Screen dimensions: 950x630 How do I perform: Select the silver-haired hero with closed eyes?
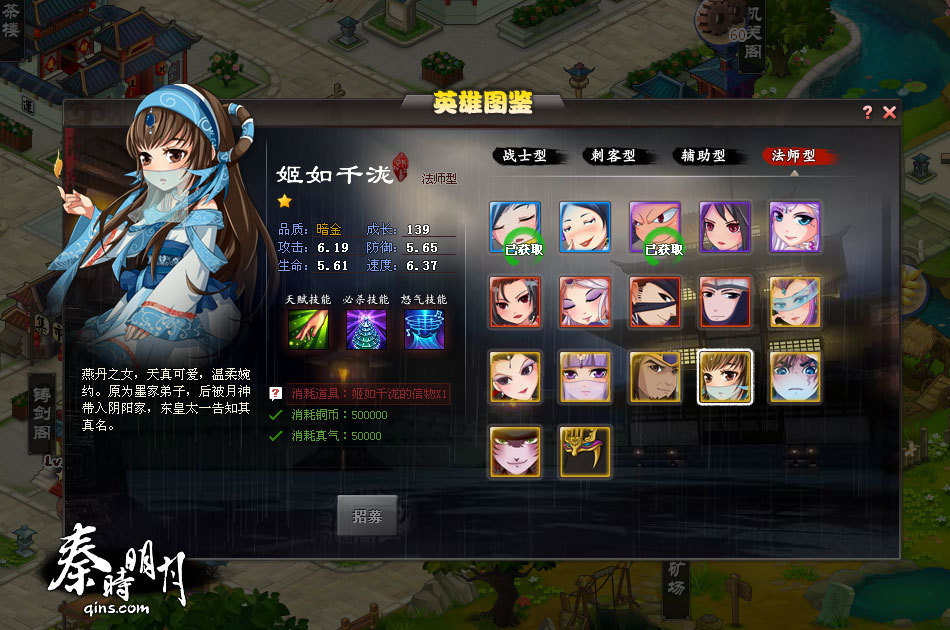[x=585, y=302]
